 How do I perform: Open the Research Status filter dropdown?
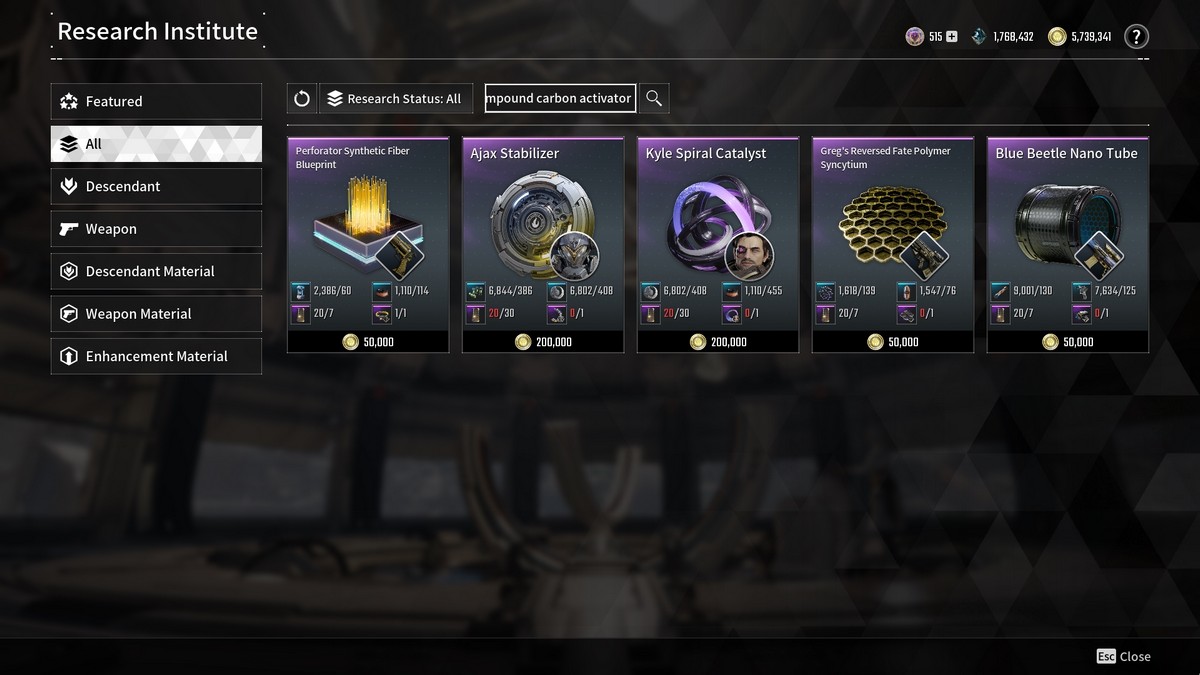(394, 99)
